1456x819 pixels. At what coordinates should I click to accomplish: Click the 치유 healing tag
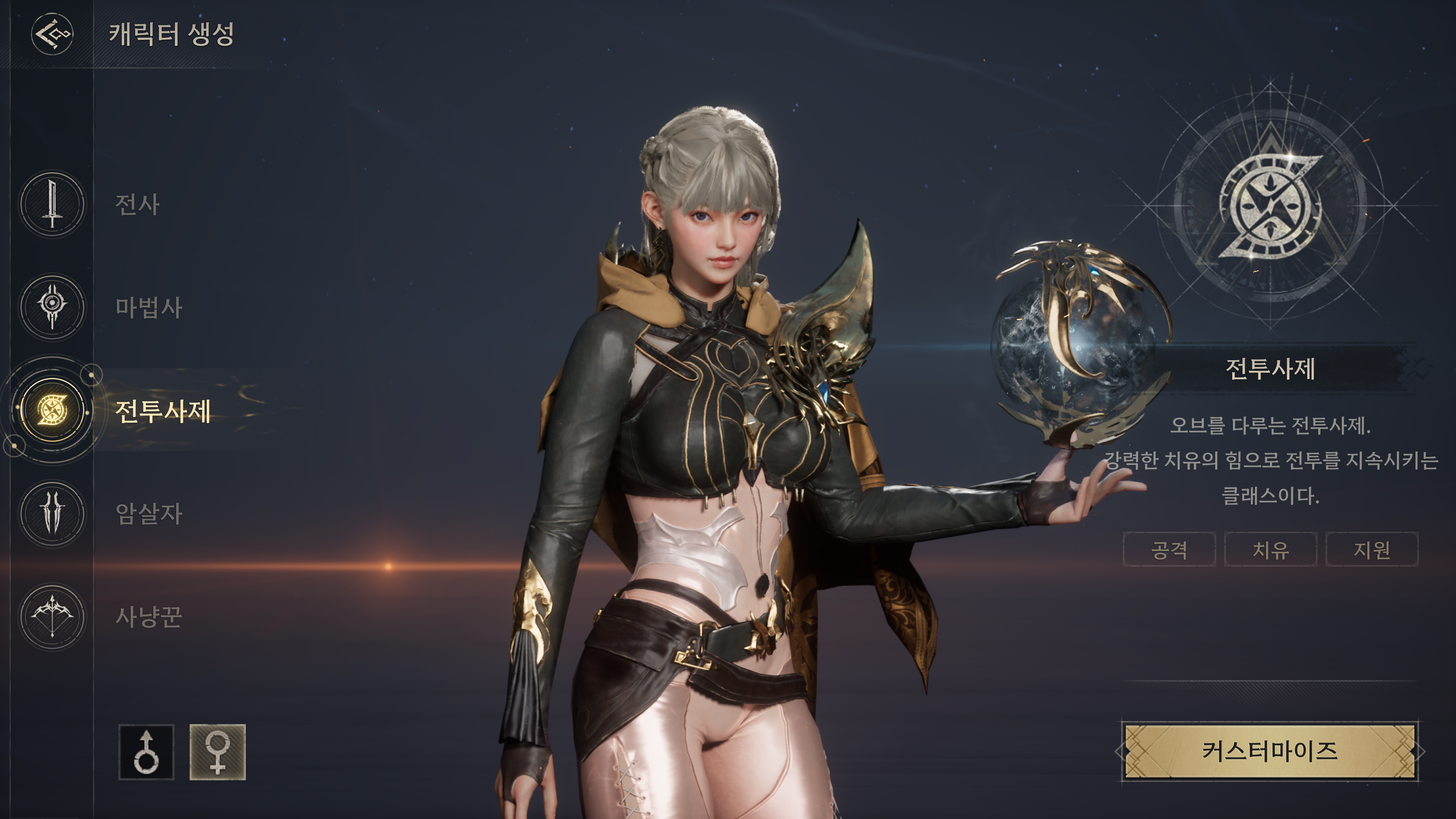[1270, 549]
